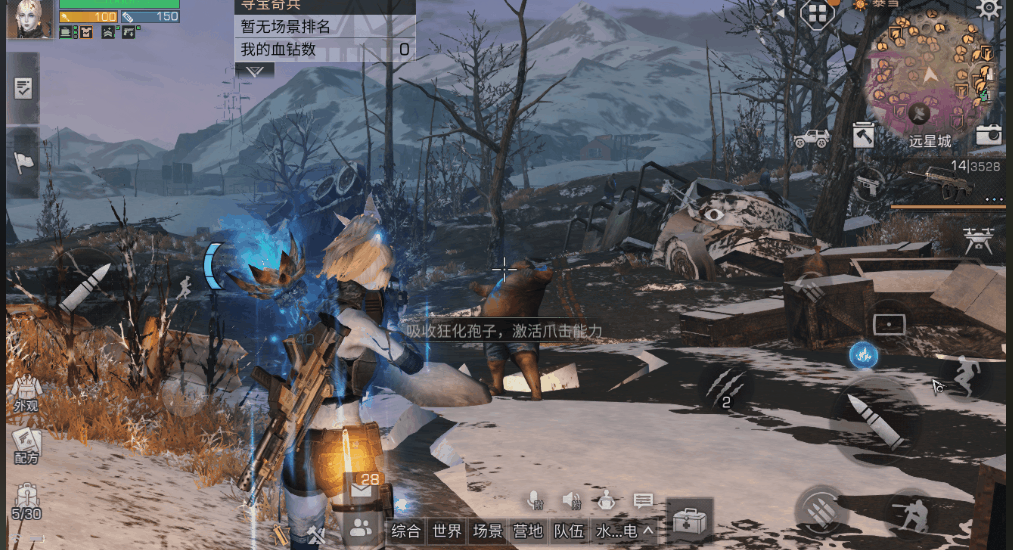
Task: Open the mail envelope with 28 badge
Action: pyautogui.click(x=363, y=487)
